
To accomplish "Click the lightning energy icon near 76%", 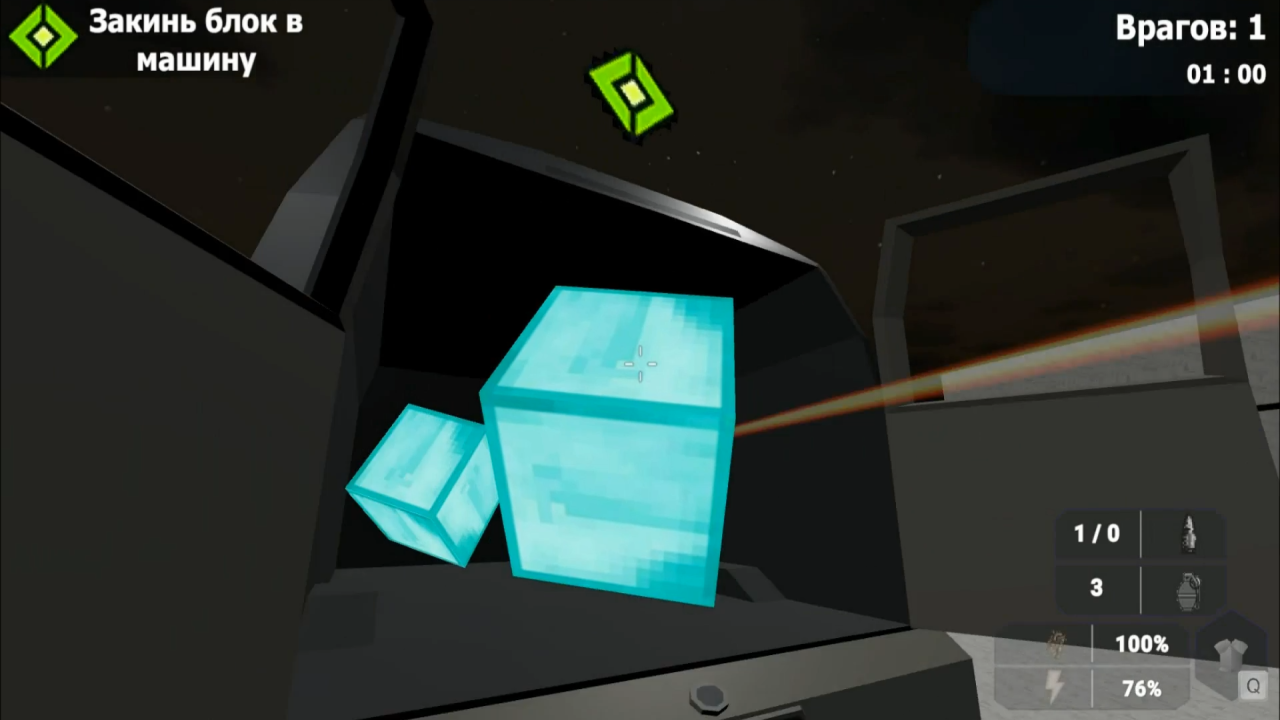I will pyautogui.click(x=1054, y=688).
